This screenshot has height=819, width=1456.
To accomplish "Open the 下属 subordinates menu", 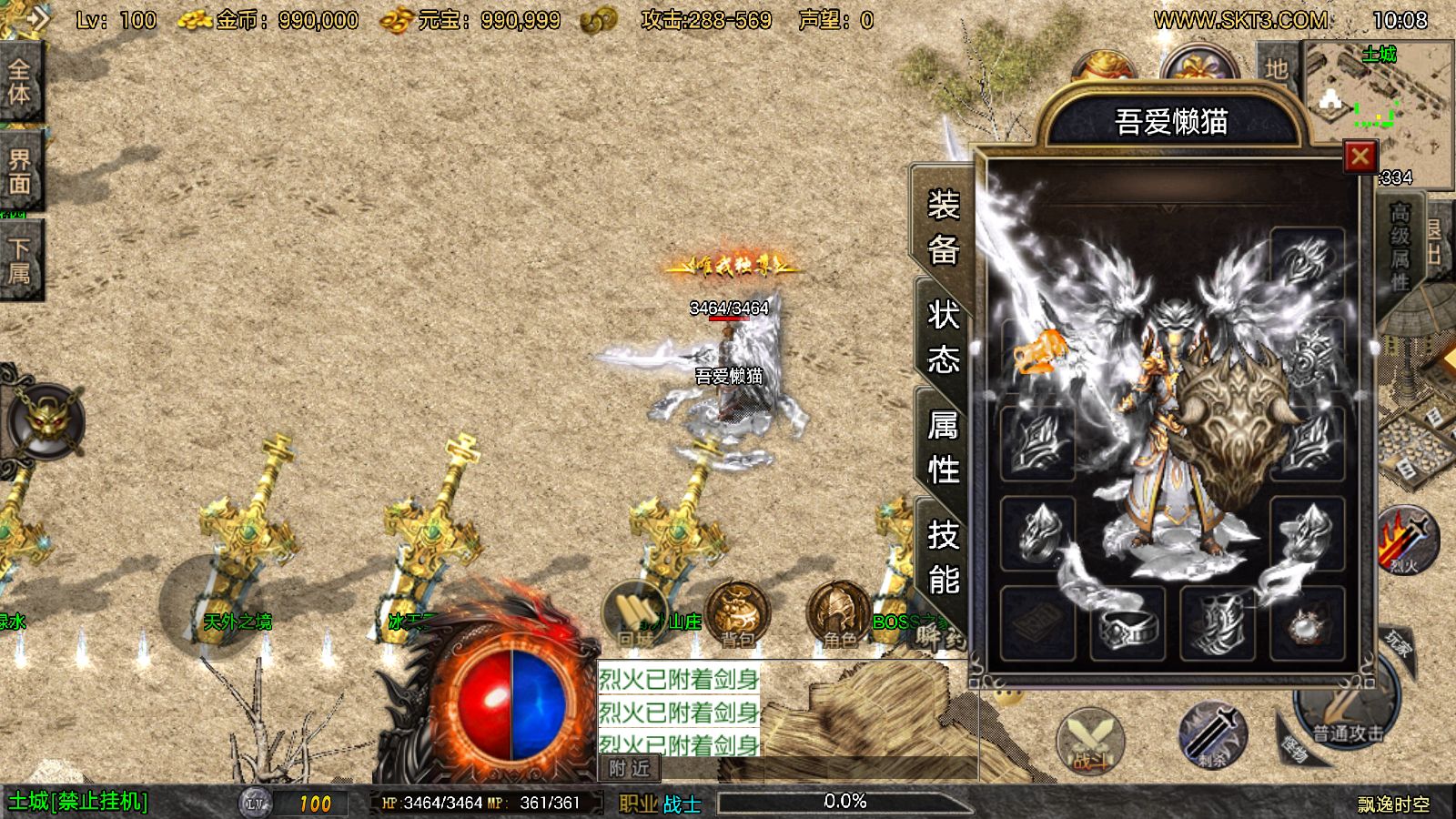I will click(20, 260).
